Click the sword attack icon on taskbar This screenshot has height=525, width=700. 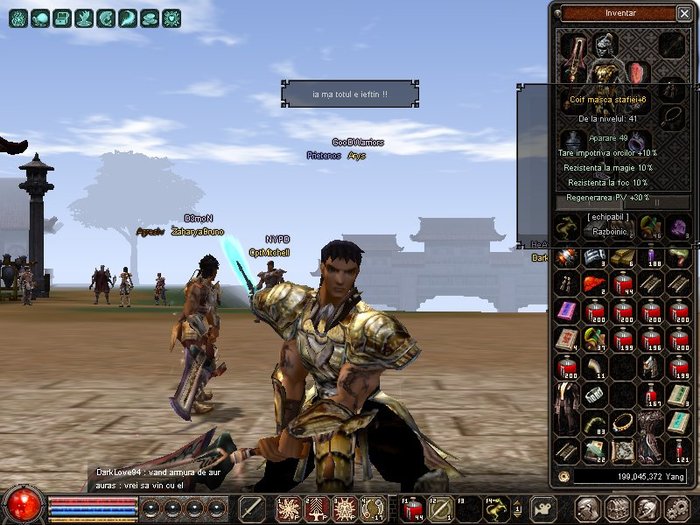tap(252, 508)
